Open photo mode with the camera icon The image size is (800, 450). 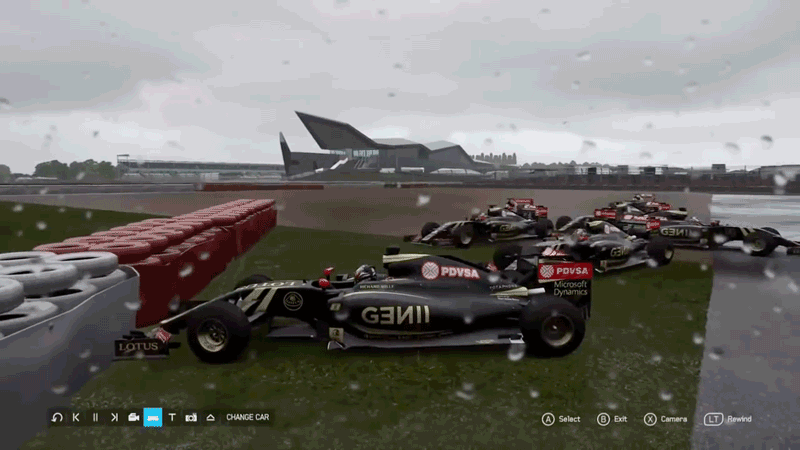[191, 417]
